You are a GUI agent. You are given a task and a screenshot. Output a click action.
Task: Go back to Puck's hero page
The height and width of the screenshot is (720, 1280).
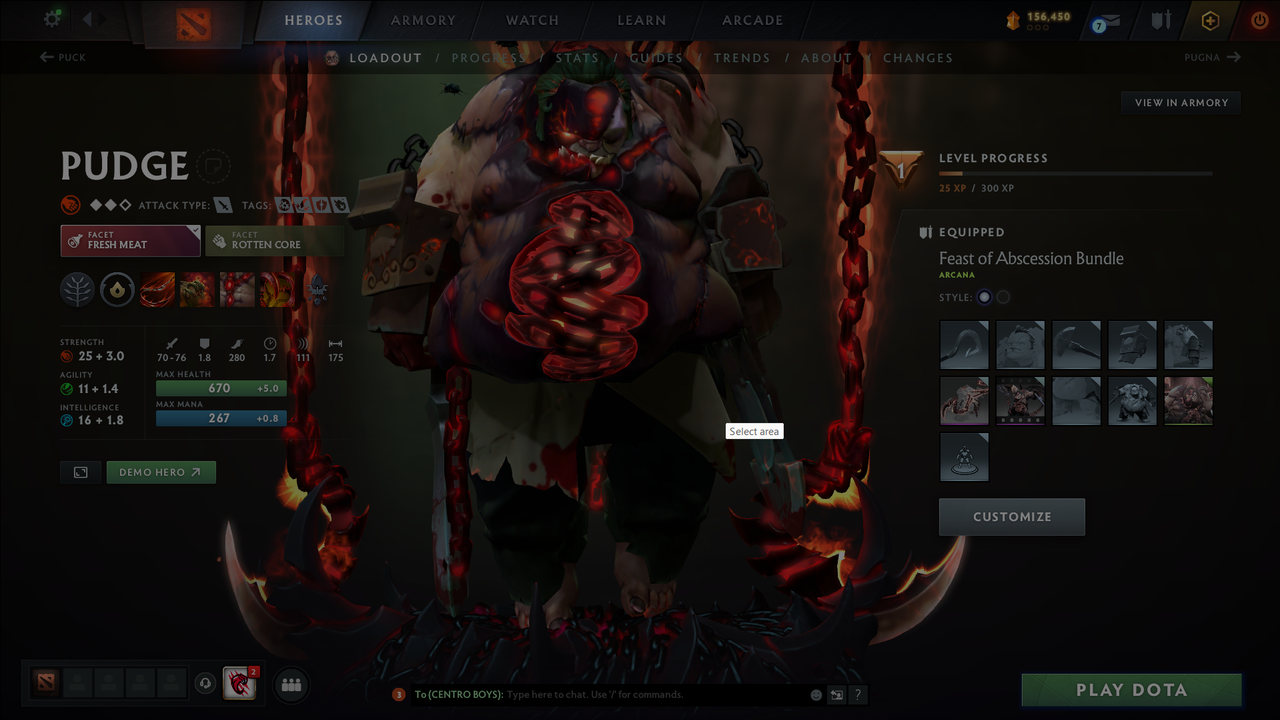(x=62, y=57)
